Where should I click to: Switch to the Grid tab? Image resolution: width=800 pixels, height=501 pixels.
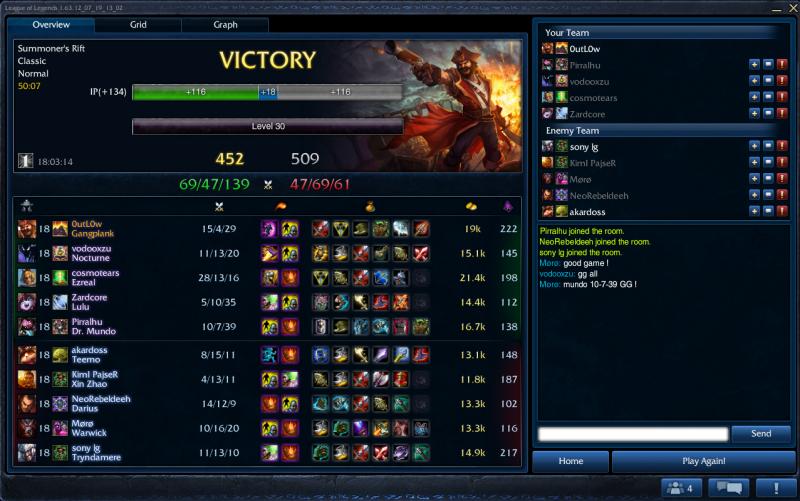pyautogui.click(x=138, y=24)
